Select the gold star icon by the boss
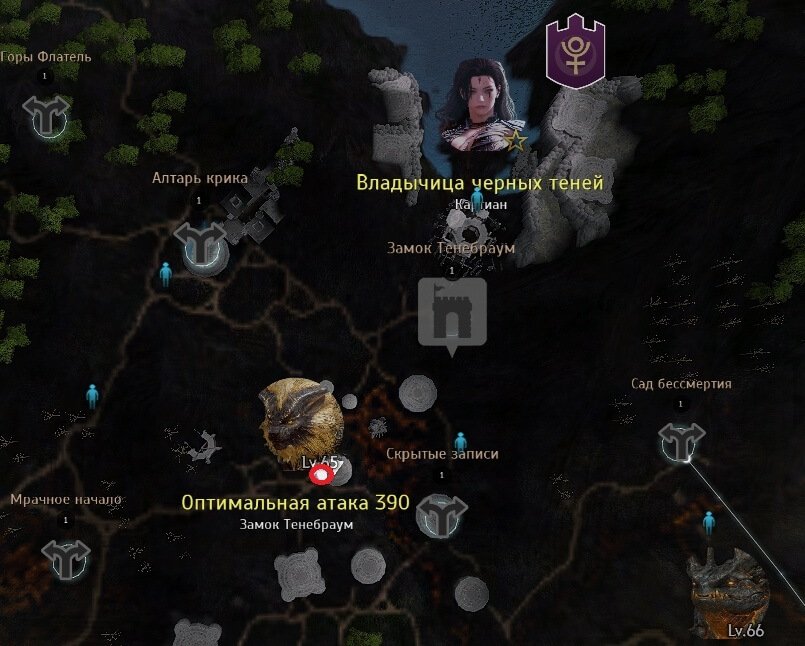805x646 pixels. coord(516,140)
